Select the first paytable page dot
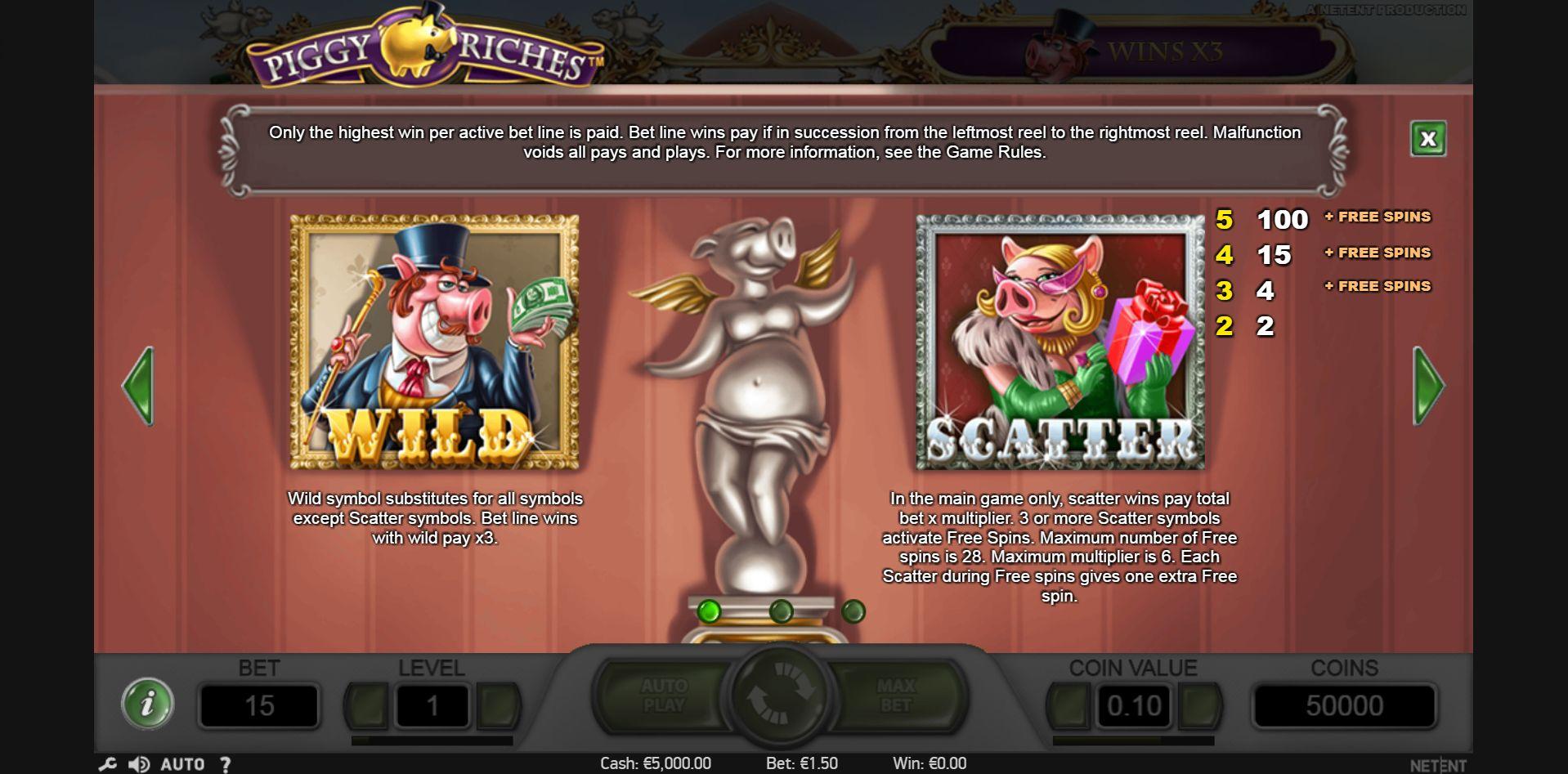This screenshot has width=1568, height=774. click(709, 611)
